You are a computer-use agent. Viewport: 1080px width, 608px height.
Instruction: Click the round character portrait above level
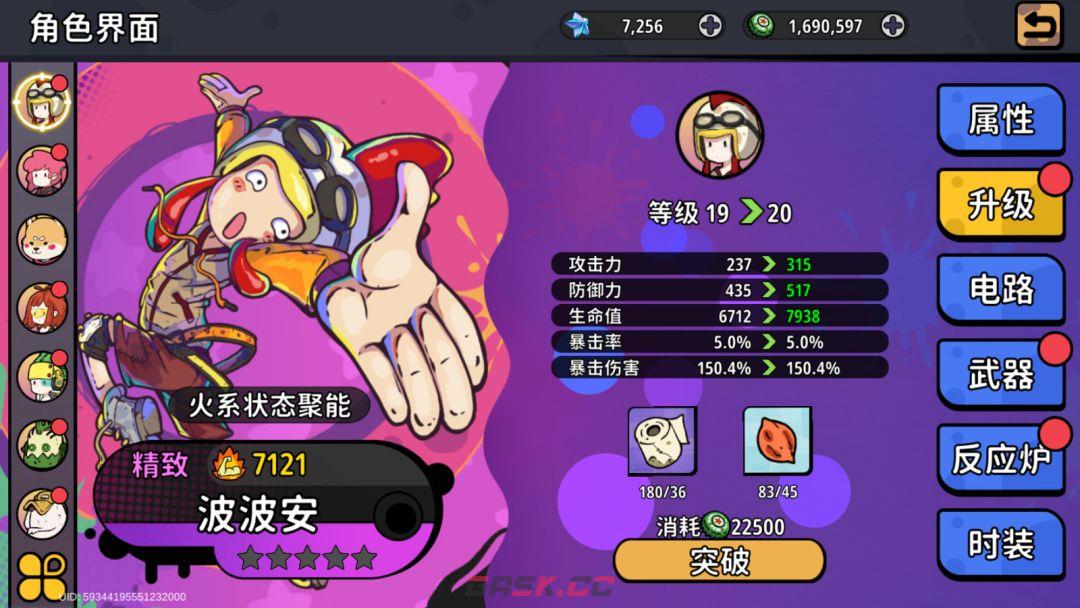[x=719, y=135]
